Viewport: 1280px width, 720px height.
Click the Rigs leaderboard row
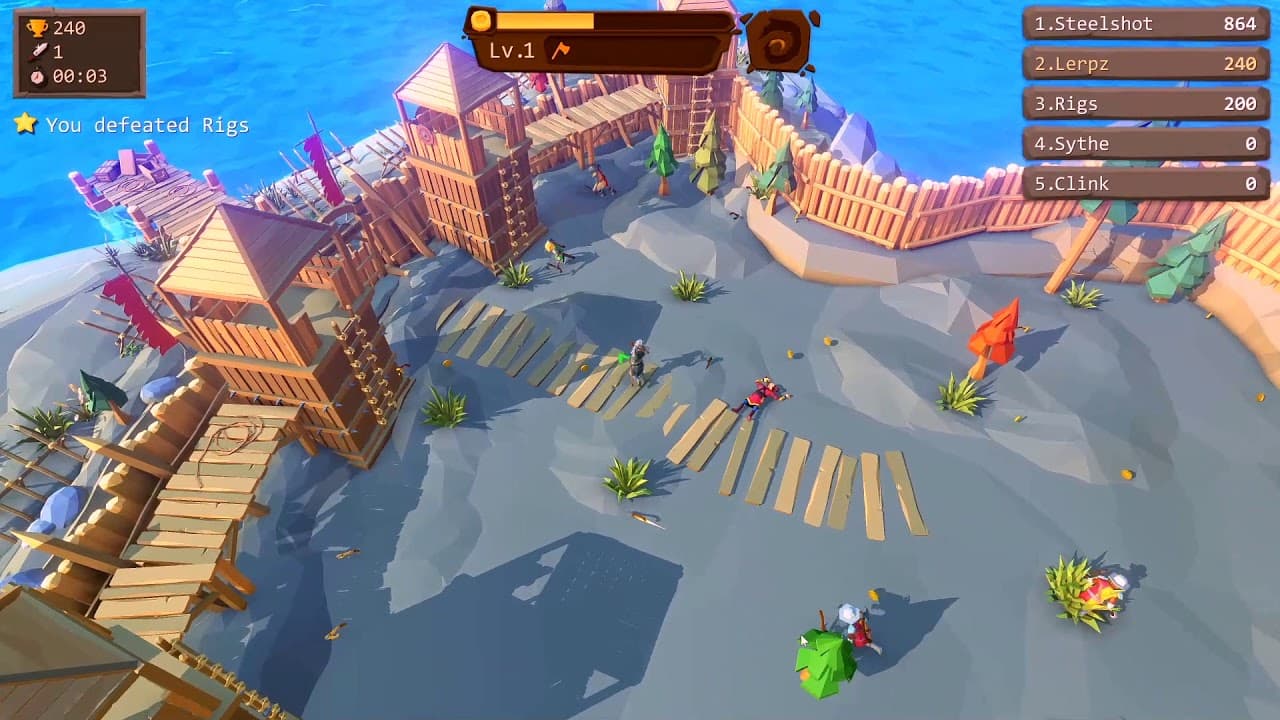click(1143, 104)
